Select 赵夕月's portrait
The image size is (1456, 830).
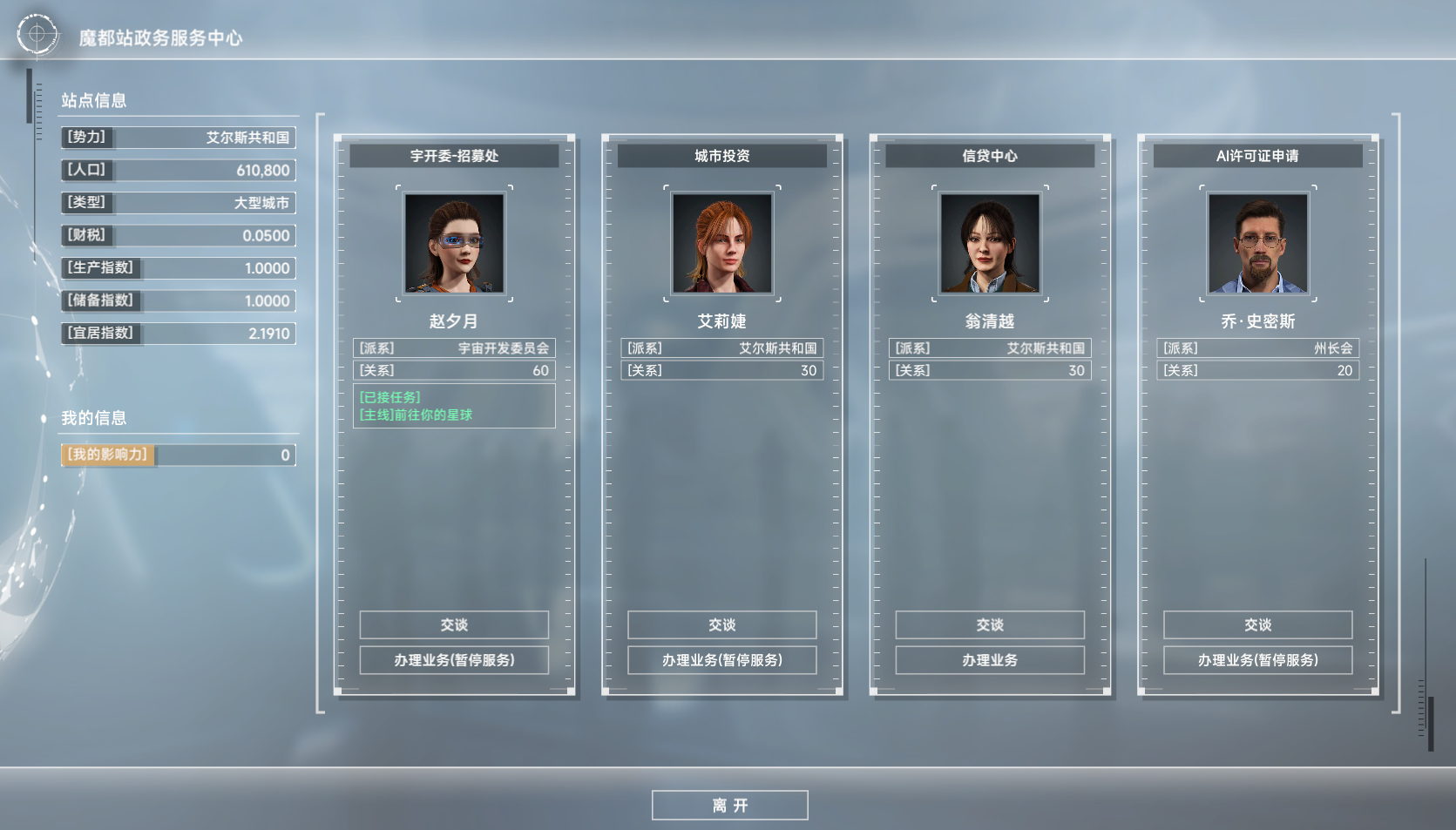click(x=454, y=243)
